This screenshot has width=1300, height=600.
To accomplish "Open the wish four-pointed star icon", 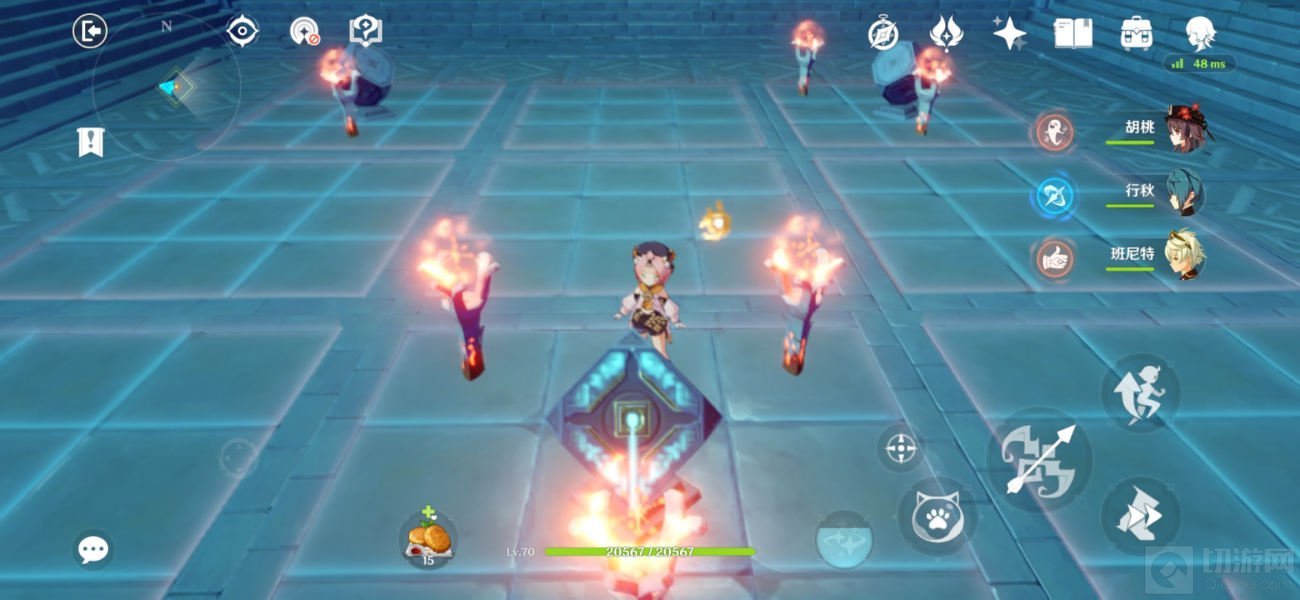I will [x=1009, y=33].
